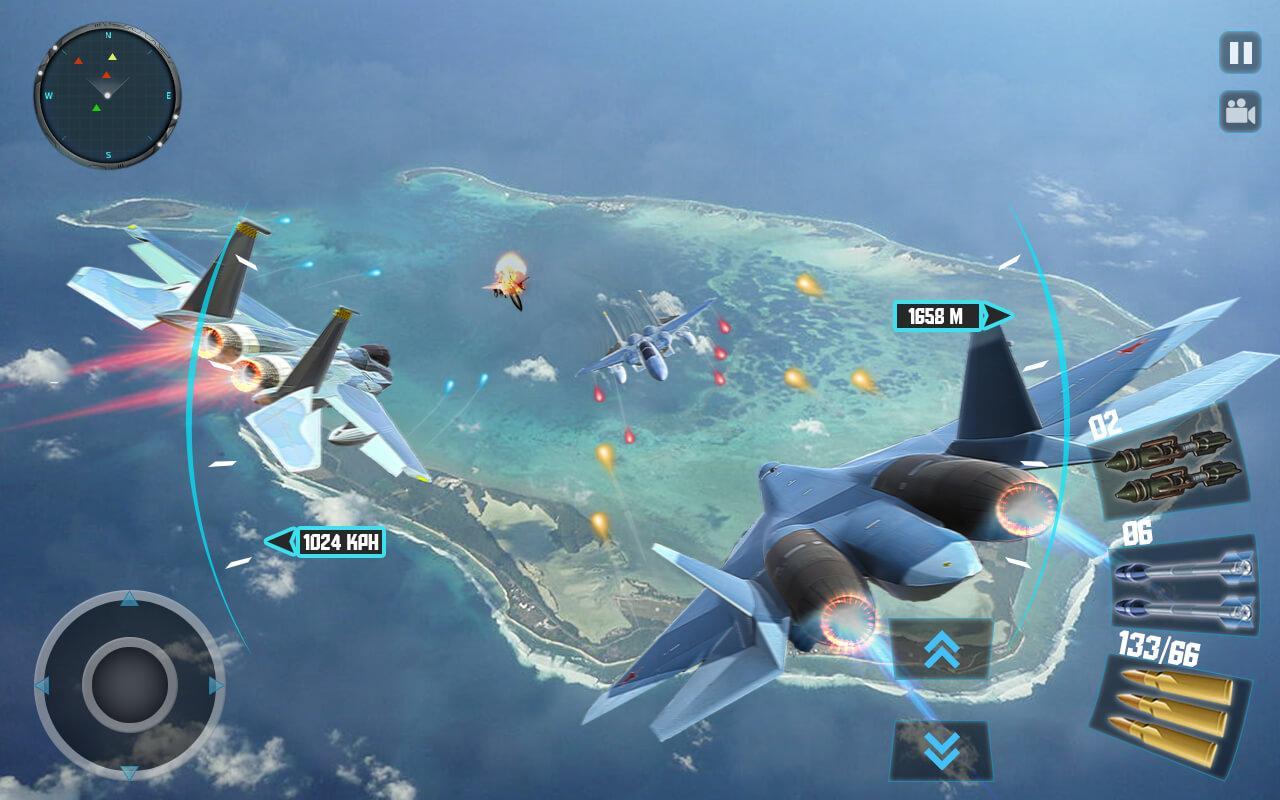Tap the north marker on the compass
Image resolution: width=1280 pixels, height=800 pixels.
pos(107,33)
